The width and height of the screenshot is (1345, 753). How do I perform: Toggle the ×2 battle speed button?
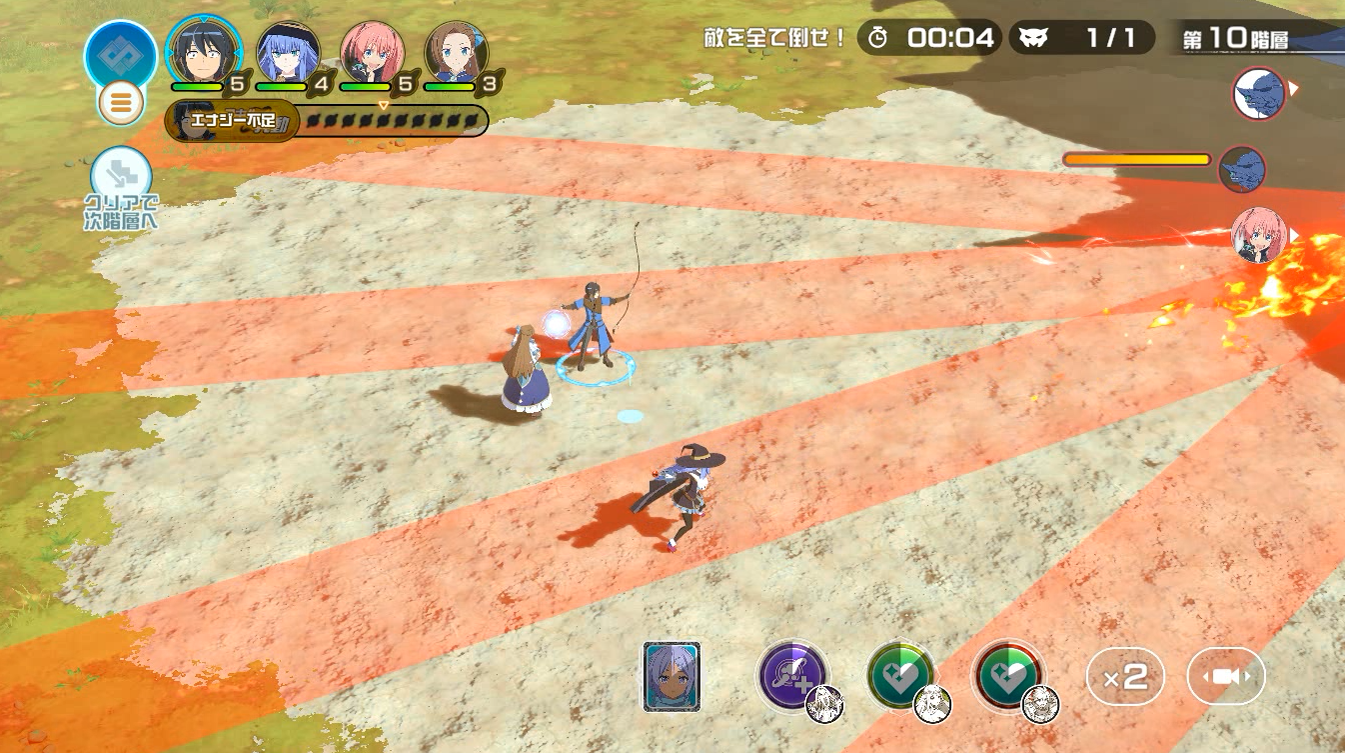coord(1125,677)
